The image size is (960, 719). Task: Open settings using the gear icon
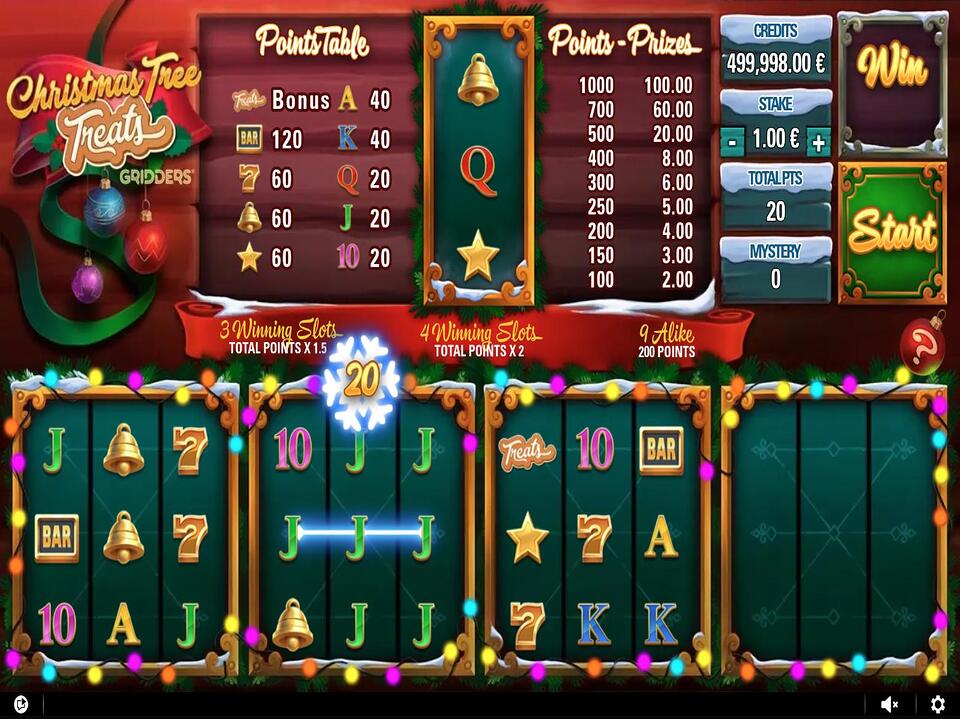coord(937,705)
